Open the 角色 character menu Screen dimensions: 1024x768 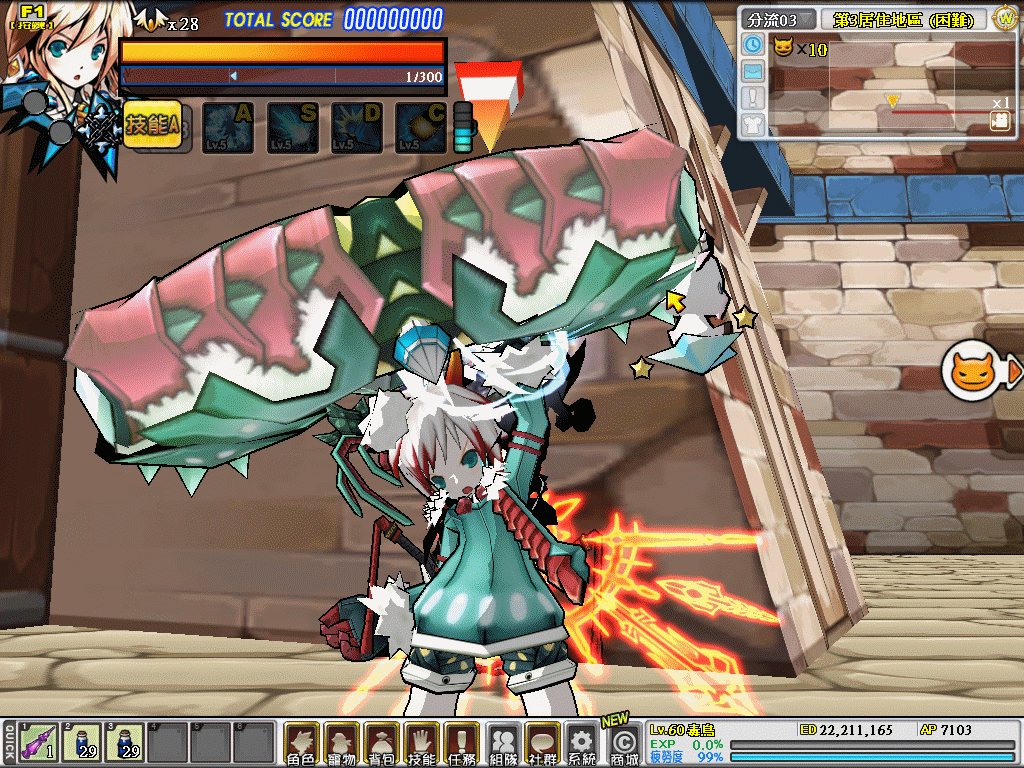click(x=301, y=744)
